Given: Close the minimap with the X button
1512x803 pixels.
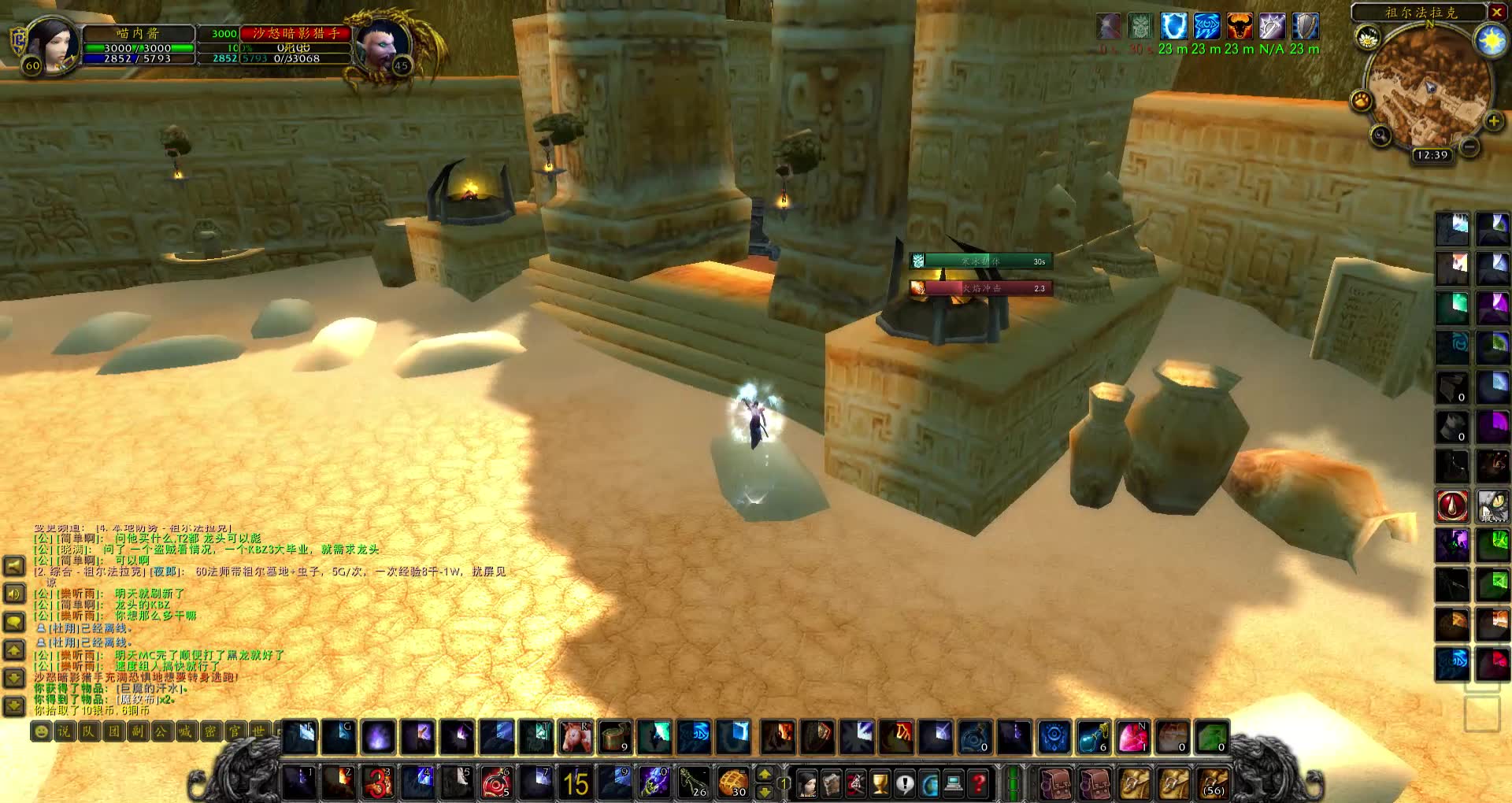Looking at the screenshot, I should tap(1496, 12).
